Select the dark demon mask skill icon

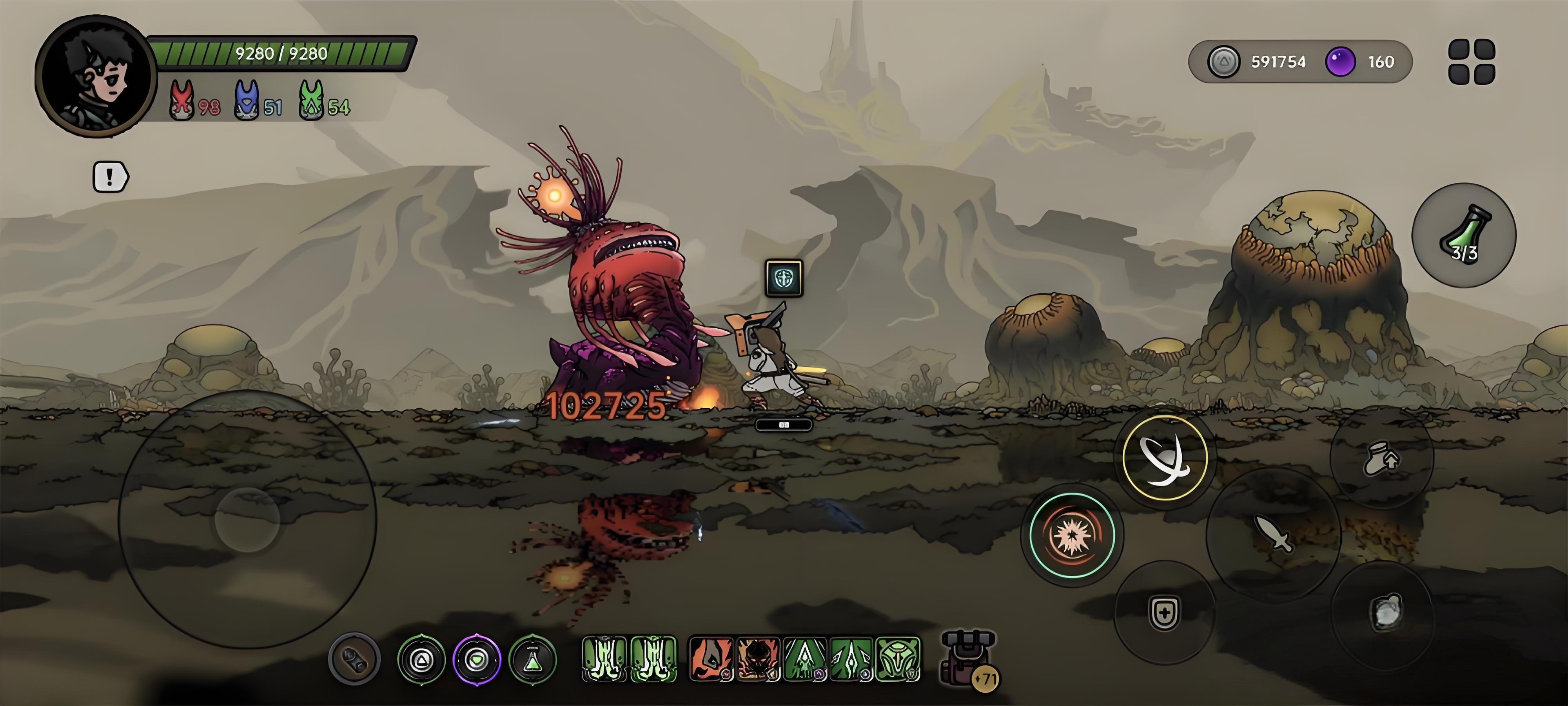(x=758, y=659)
